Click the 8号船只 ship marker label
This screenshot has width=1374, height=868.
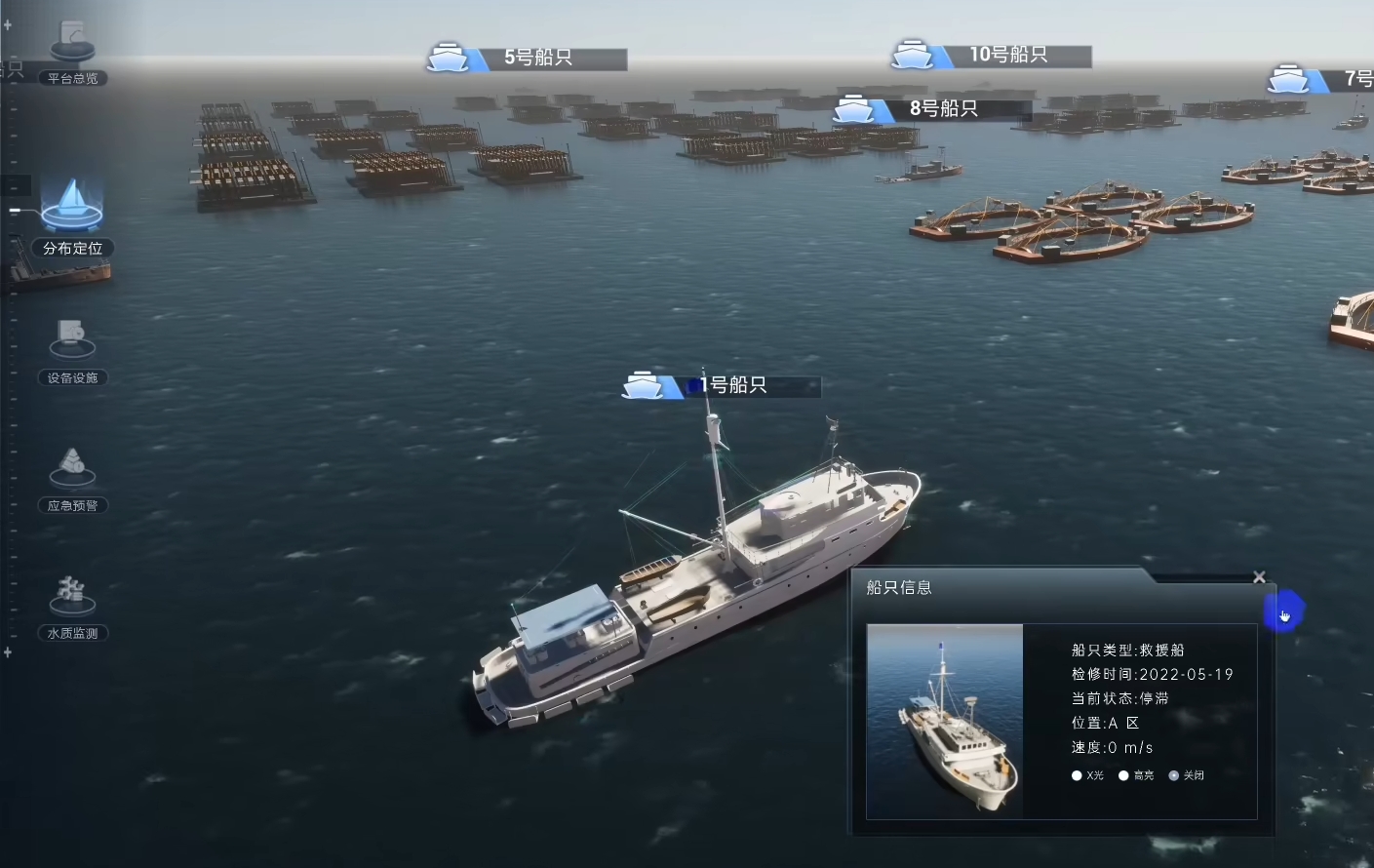pos(943,109)
